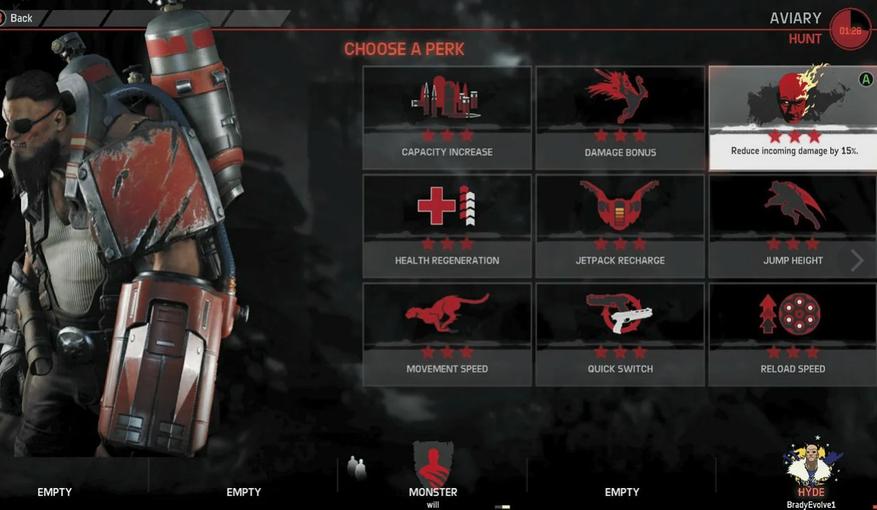Pick the perk that reduces incoming damage
The width and height of the screenshot is (877, 510).
point(792,118)
